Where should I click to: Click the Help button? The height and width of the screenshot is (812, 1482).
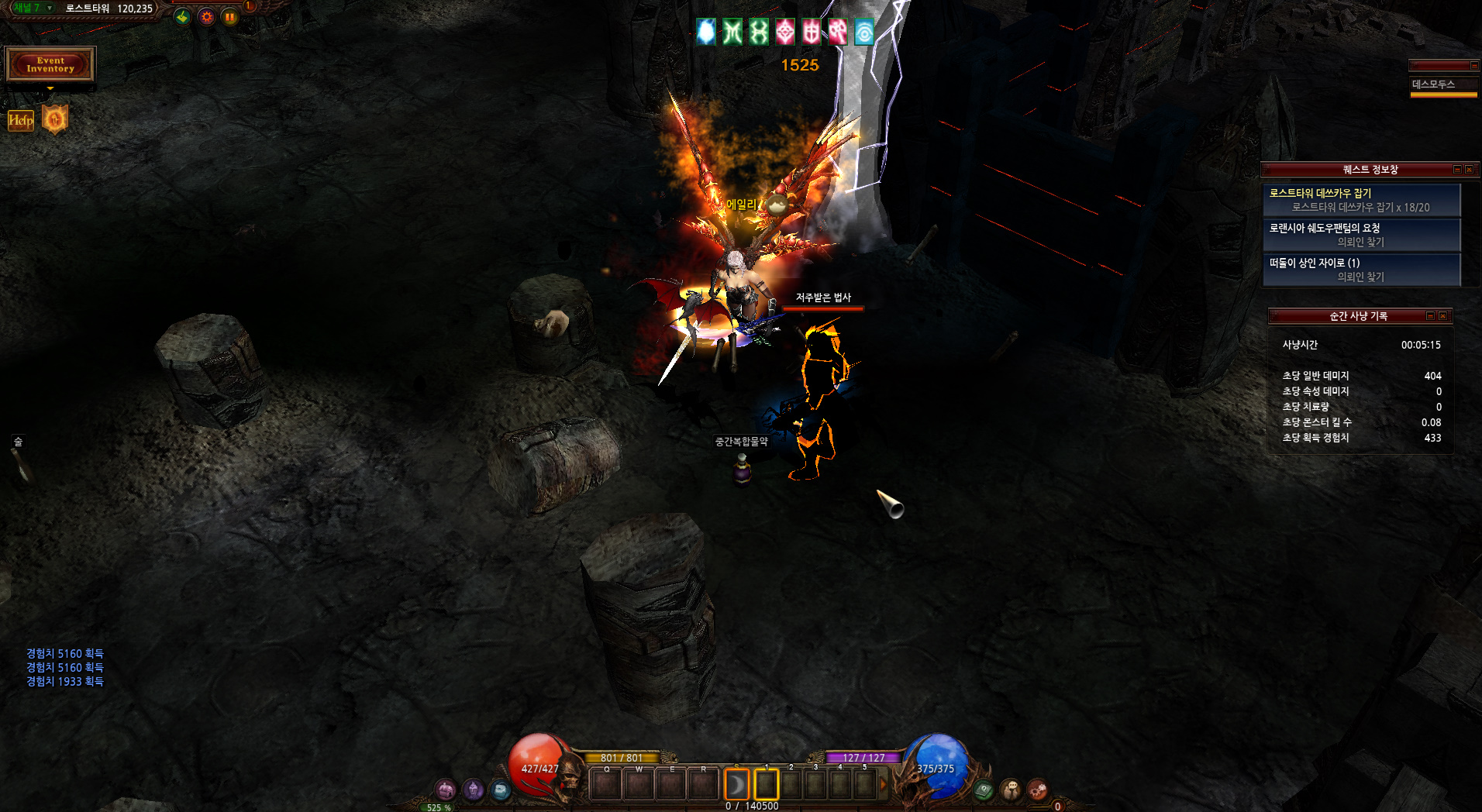[21, 120]
